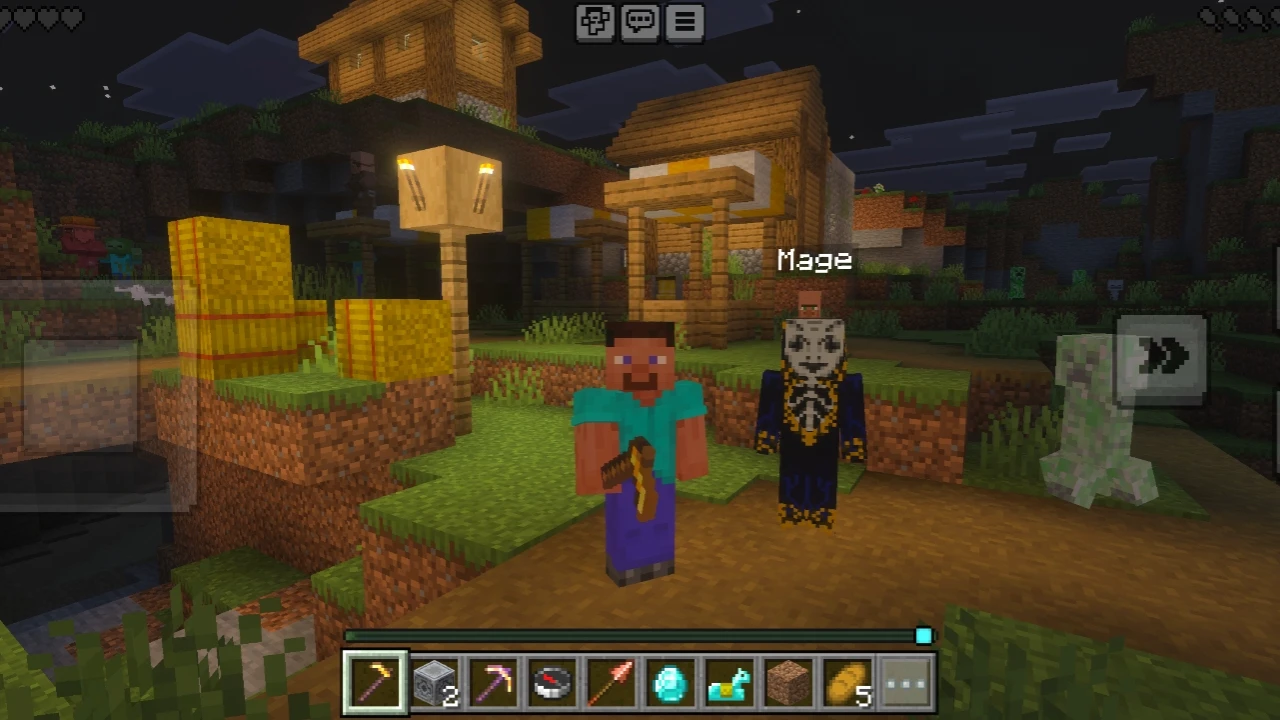The width and height of the screenshot is (1280, 720).
Task: Select the stack of two lodestones
Action: (436, 683)
